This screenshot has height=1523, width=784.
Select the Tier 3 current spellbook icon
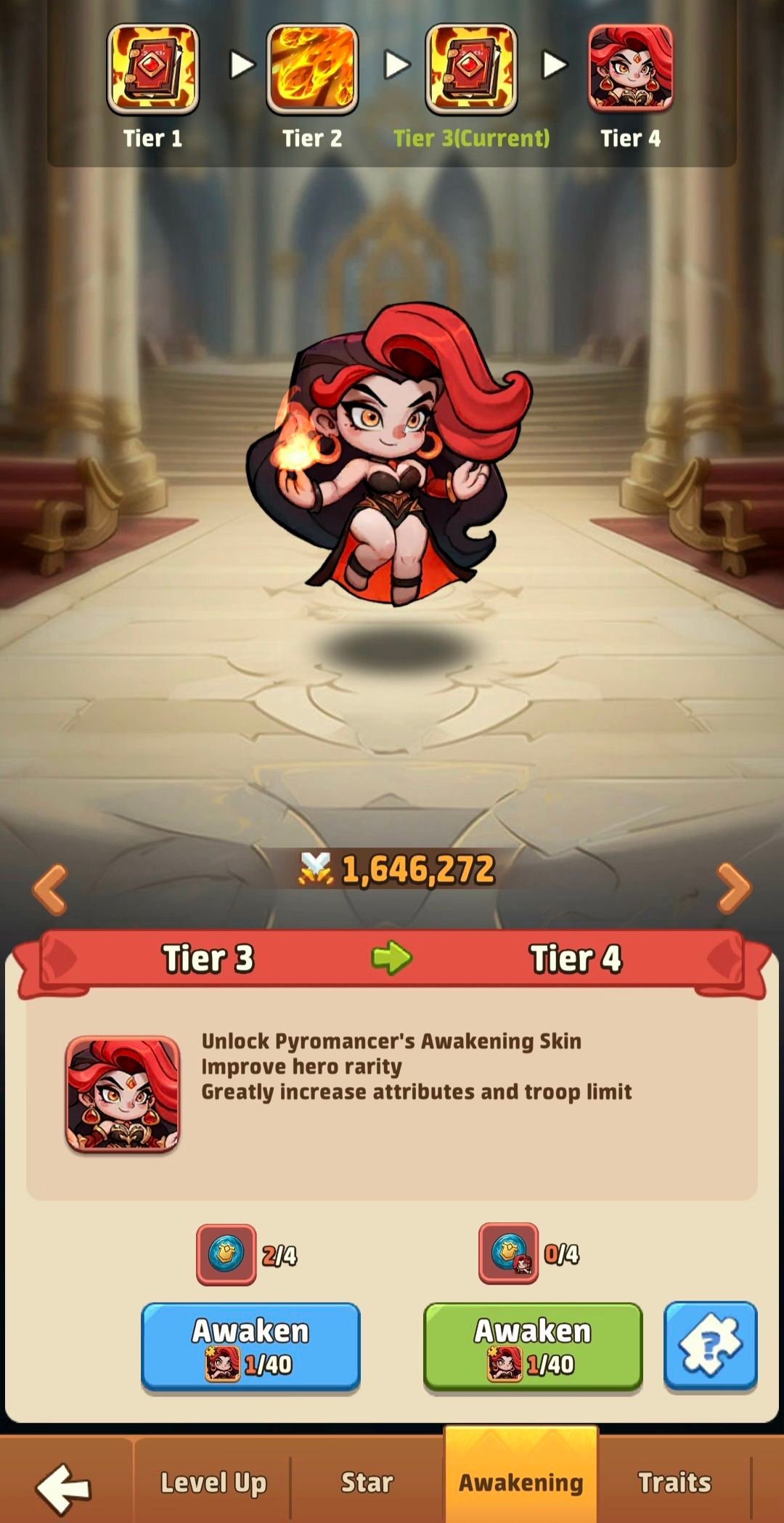(471, 69)
